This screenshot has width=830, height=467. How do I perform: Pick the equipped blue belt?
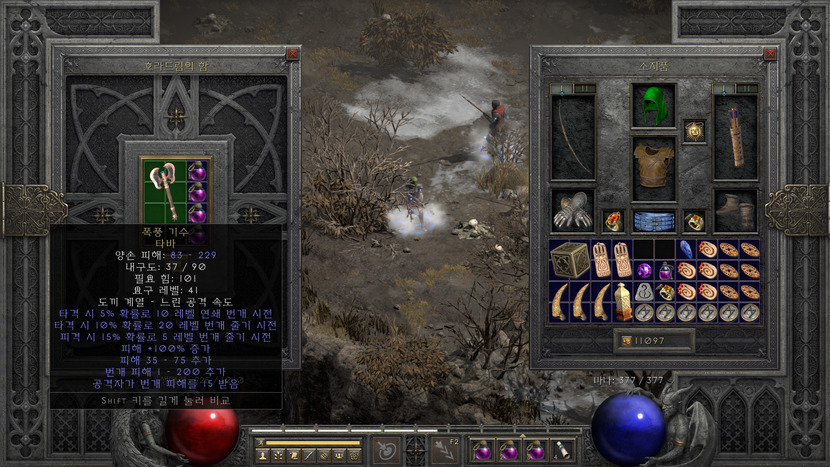click(653, 220)
